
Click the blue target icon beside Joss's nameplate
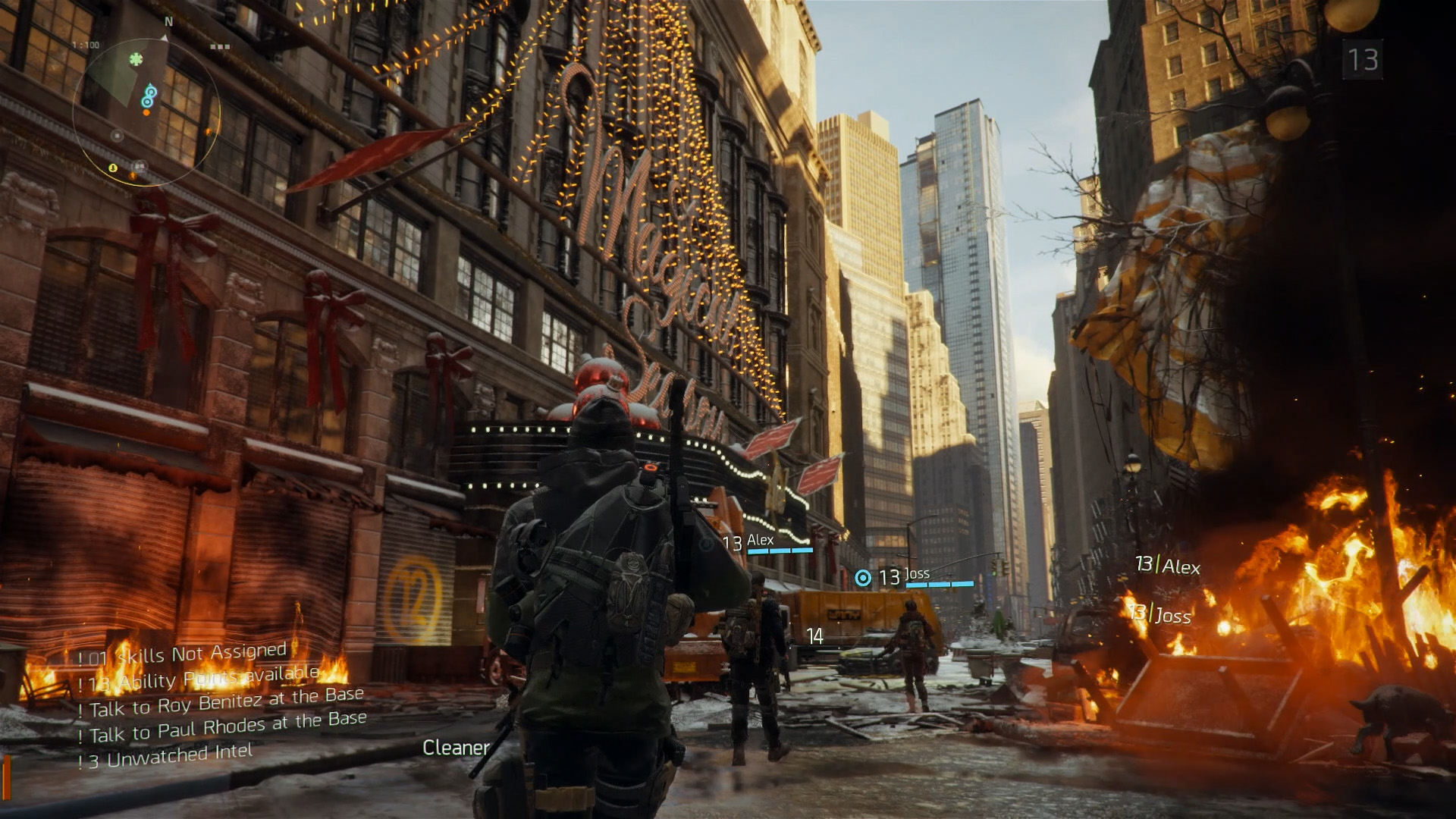863,578
